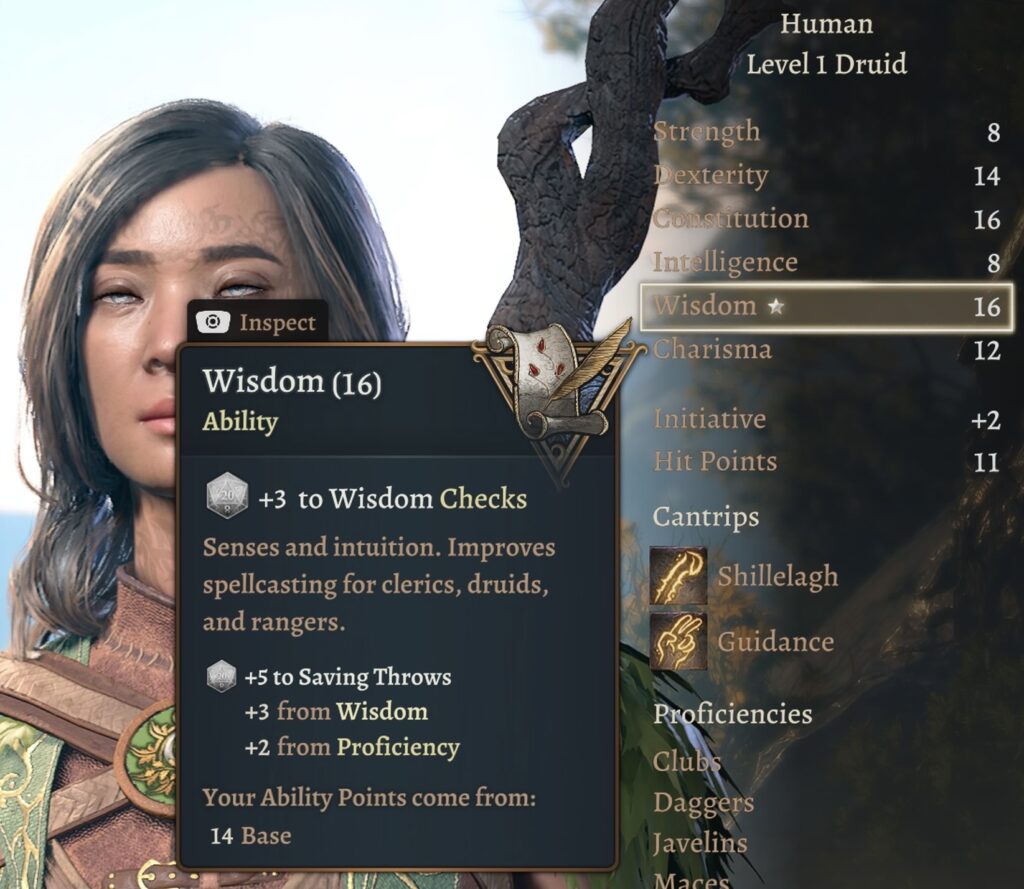
Task: Click the Daggers proficiency entry
Action: pos(703,802)
